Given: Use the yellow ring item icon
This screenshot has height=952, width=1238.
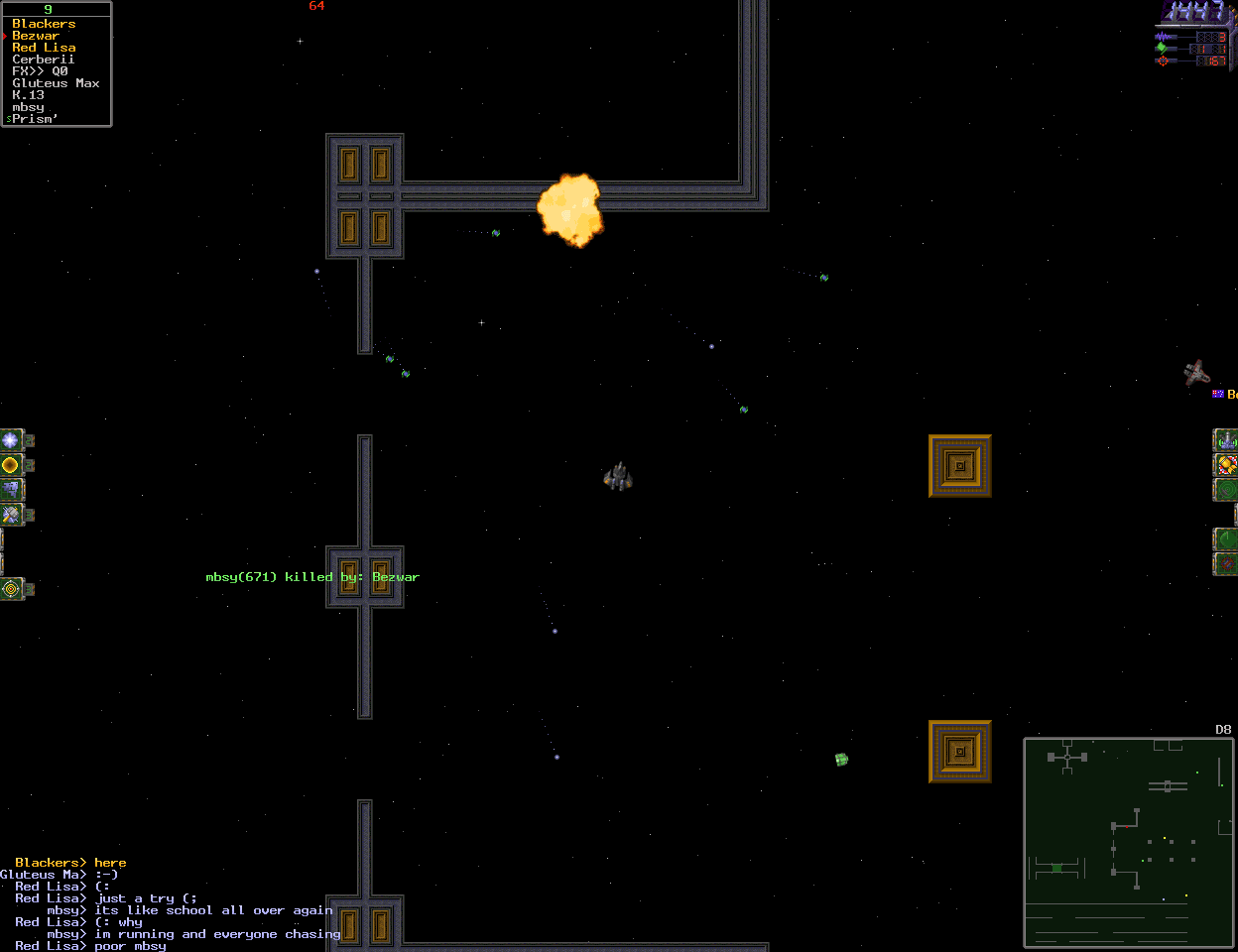Looking at the screenshot, I should click(11, 465).
